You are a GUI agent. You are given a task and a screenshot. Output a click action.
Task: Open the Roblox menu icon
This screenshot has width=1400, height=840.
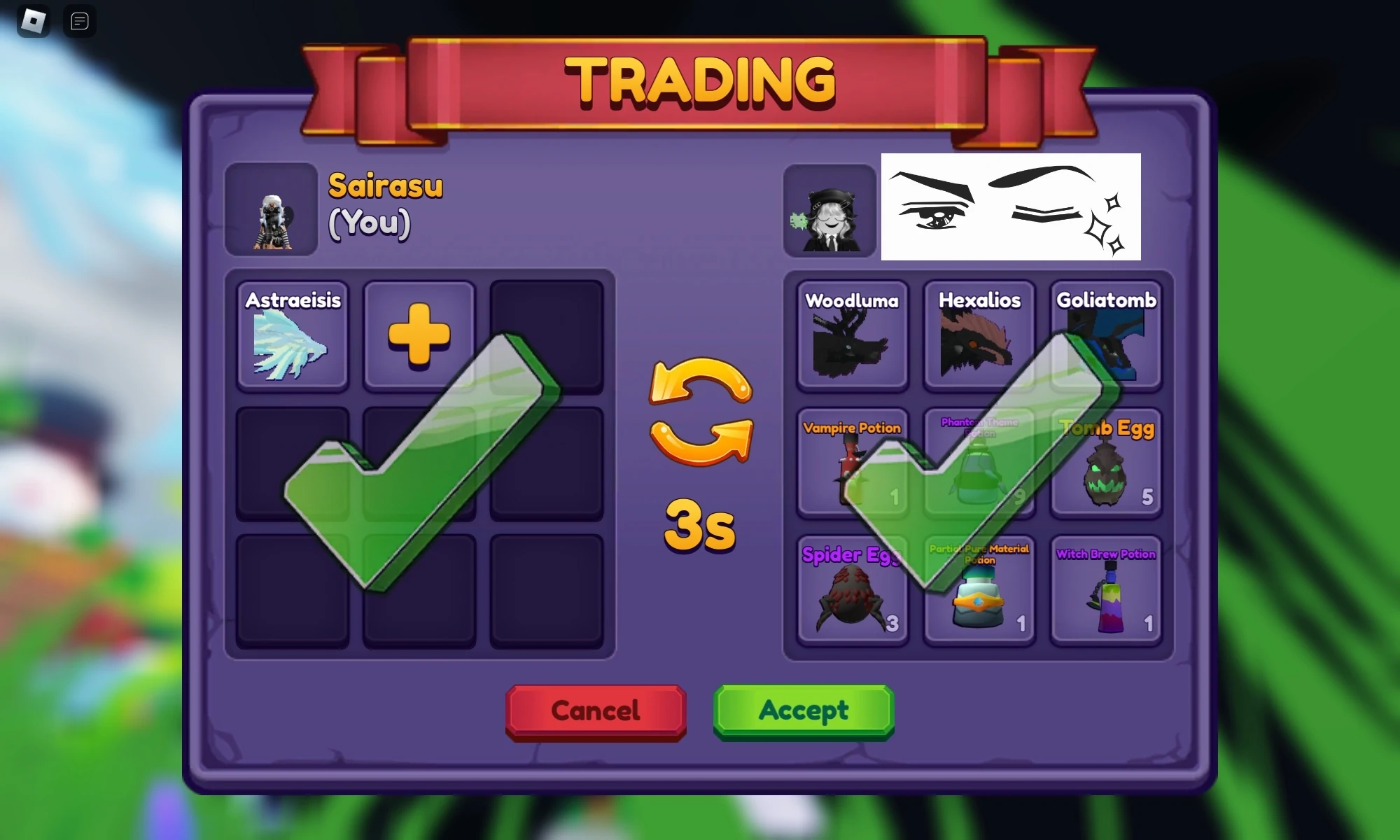tap(33, 21)
